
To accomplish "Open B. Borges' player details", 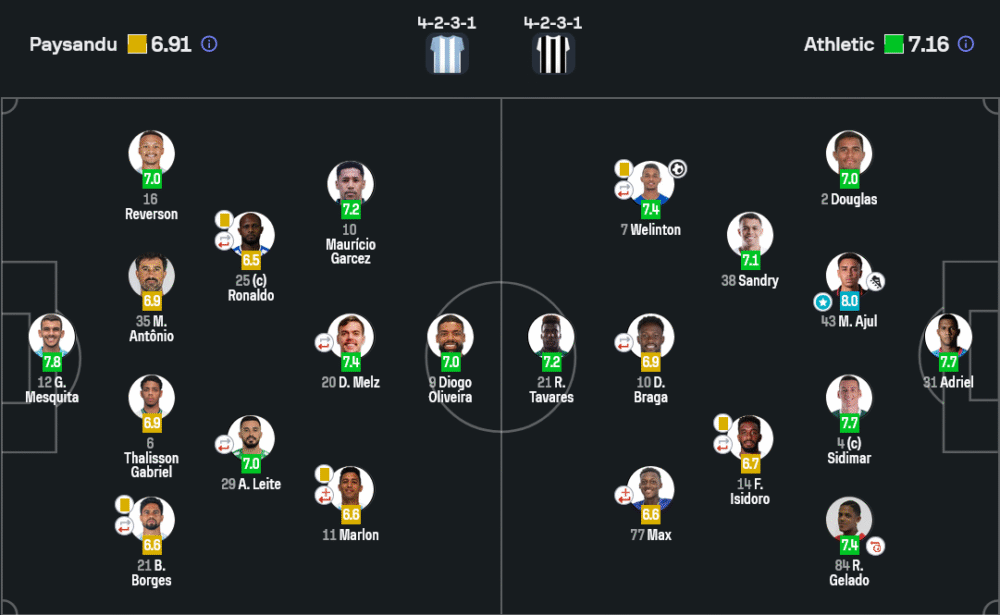I will pyautogui.click(x=152, y=520).
